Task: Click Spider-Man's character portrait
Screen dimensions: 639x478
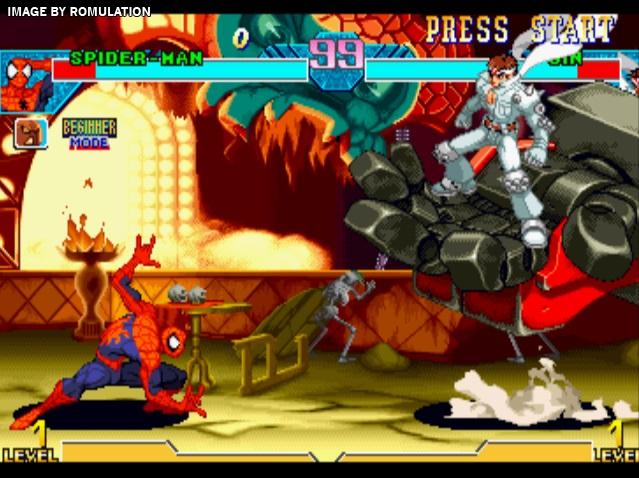Action: (24, 83)
